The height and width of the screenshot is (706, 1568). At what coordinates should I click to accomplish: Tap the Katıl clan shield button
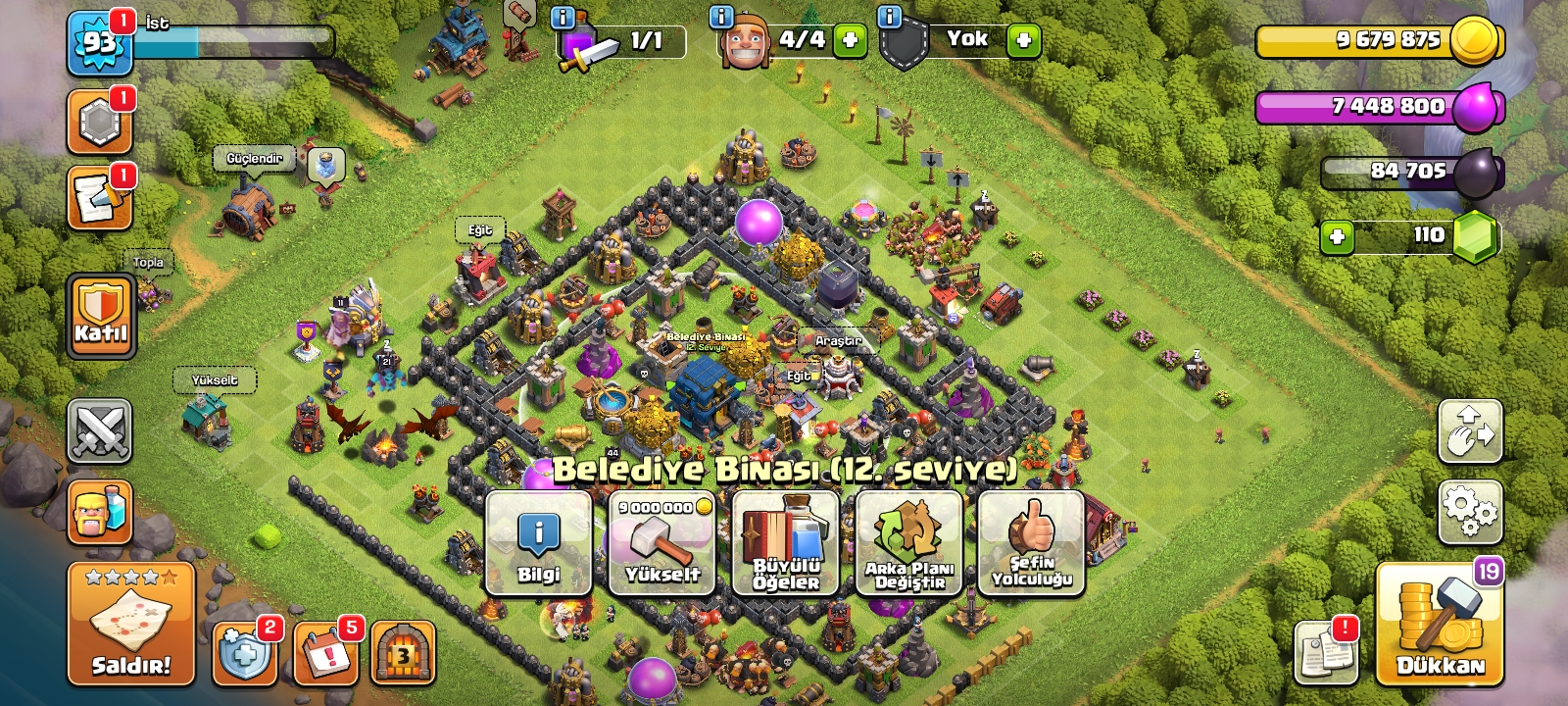tap(101, 316)
